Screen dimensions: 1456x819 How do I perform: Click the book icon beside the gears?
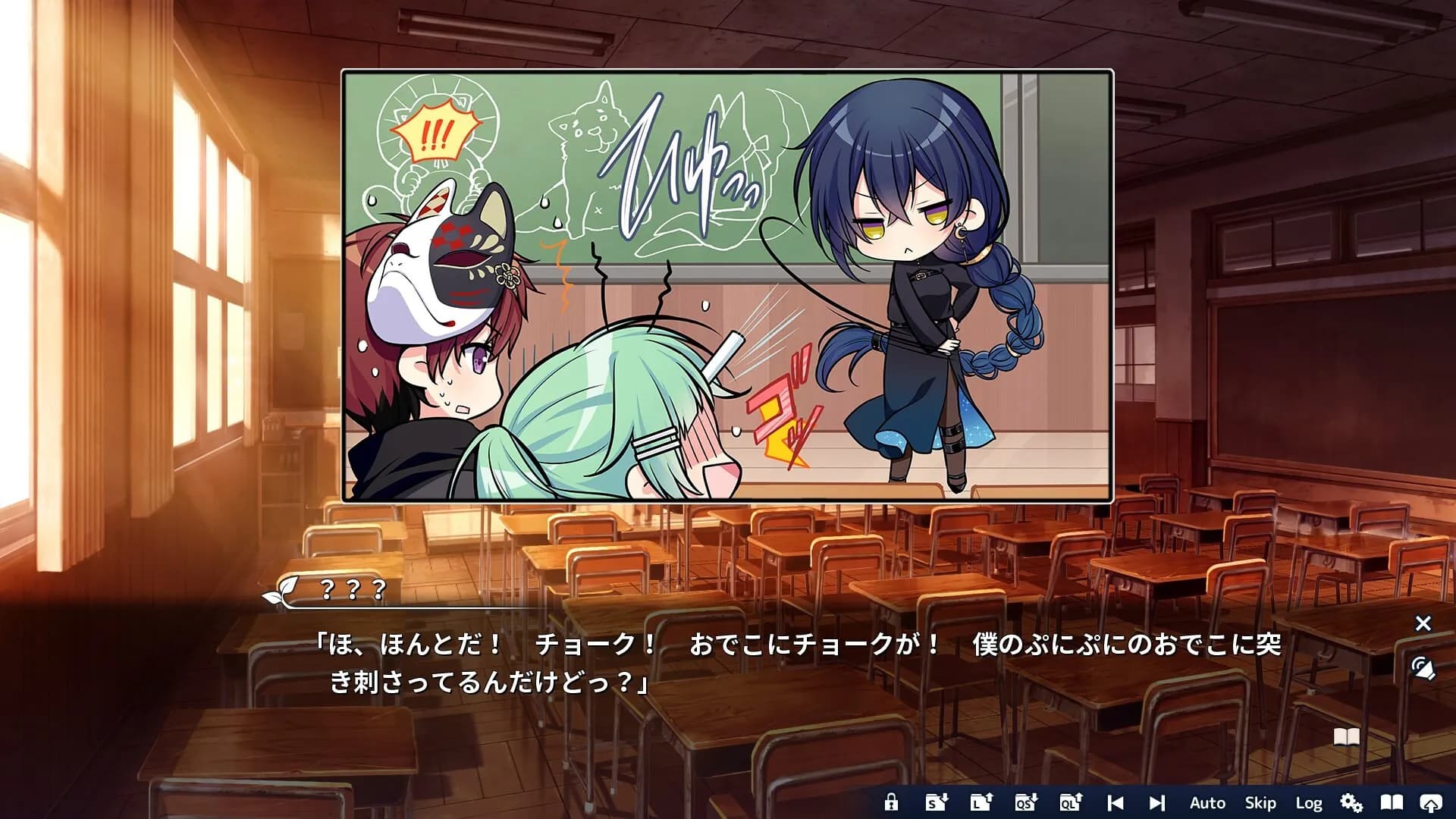[x=1392, y=802]
